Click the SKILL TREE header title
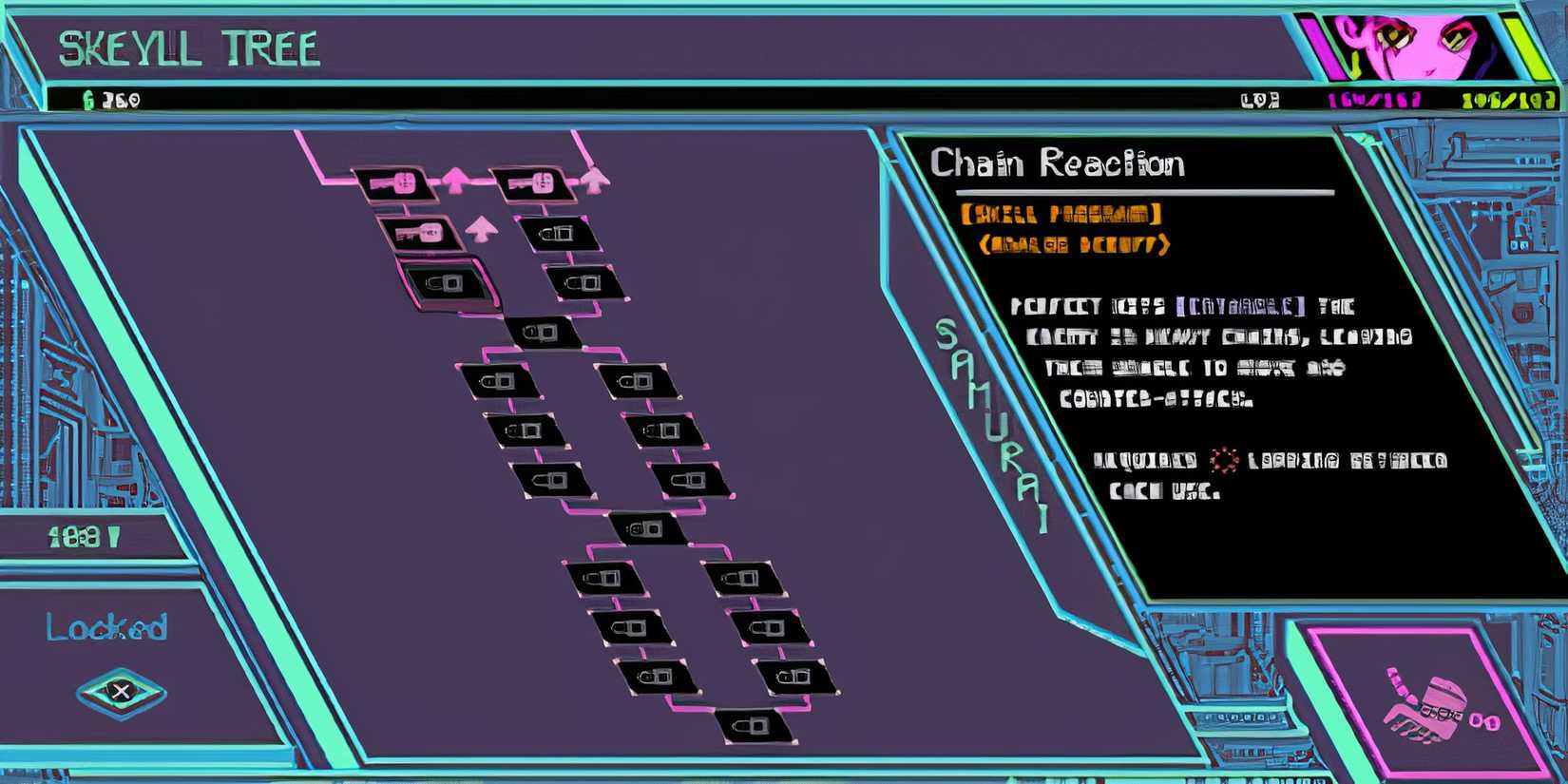The height and width of the screenshot is (784, 1568). (188, 48)
